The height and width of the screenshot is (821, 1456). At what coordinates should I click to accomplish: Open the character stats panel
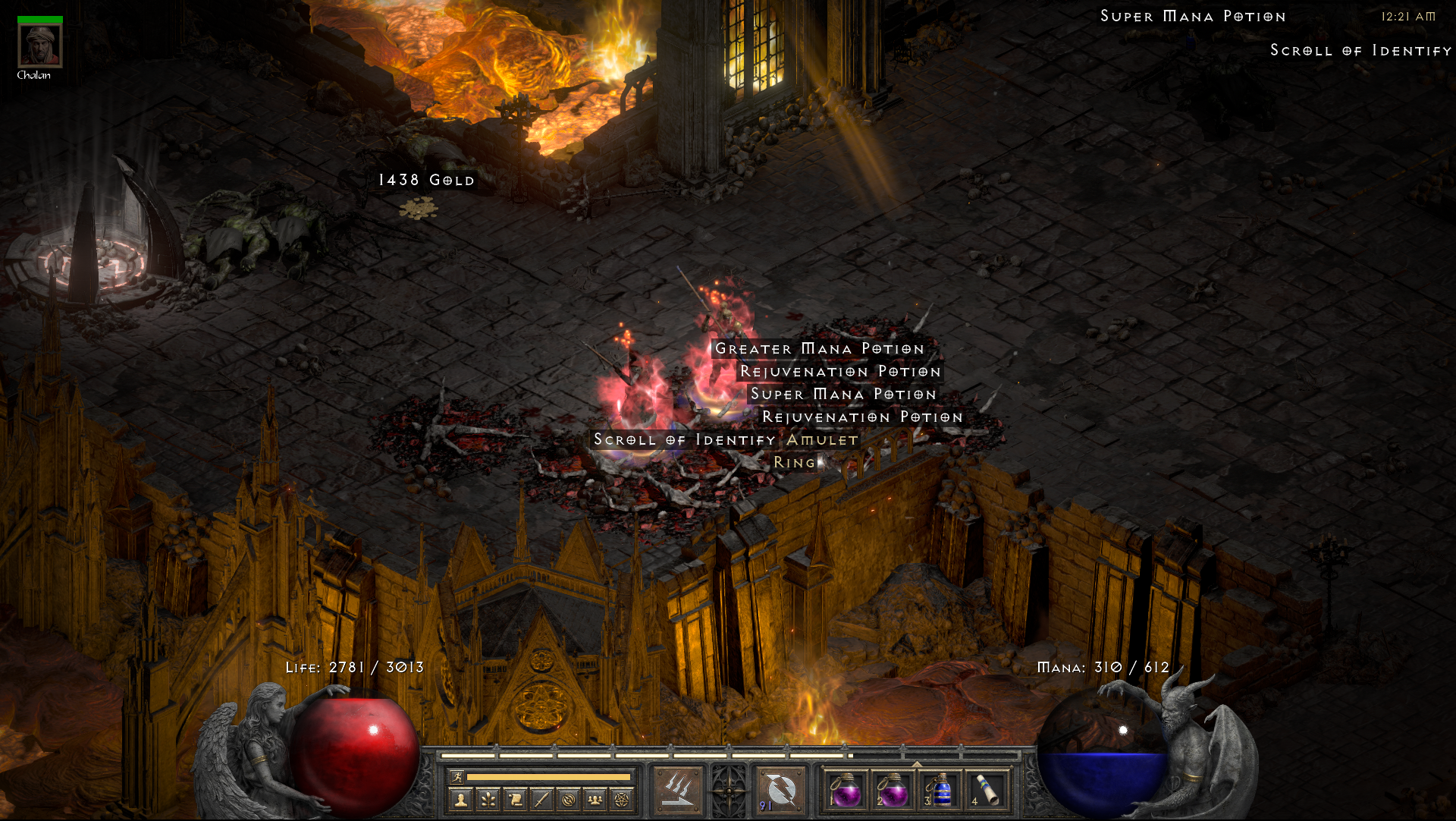[460, 798]
